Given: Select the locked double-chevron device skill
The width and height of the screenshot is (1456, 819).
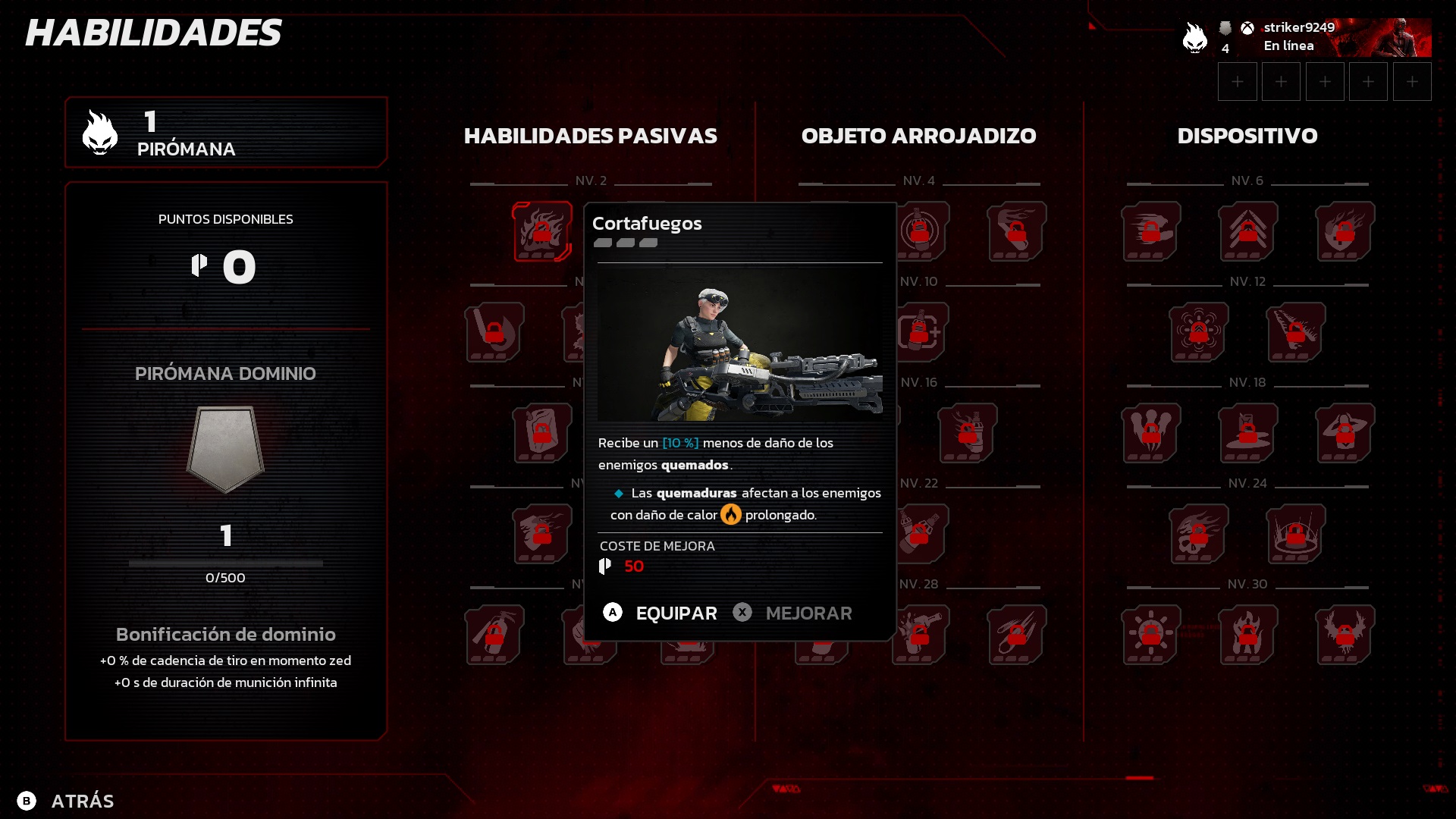Looking at the screenshot, I should coord(1247,231).
